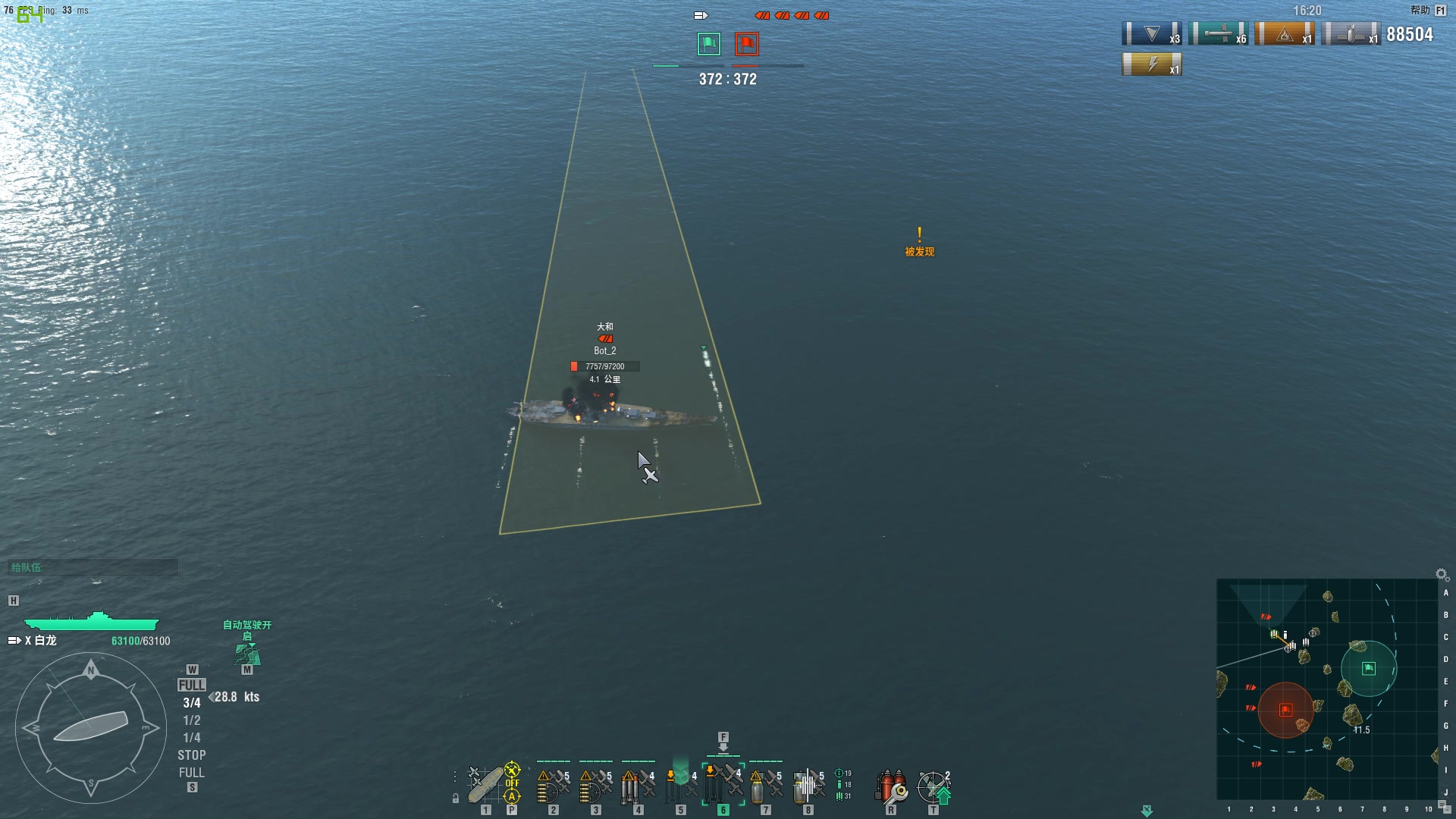Choose the highlighted torpedo bomber squadron
1456x819 pixels.
722,786
